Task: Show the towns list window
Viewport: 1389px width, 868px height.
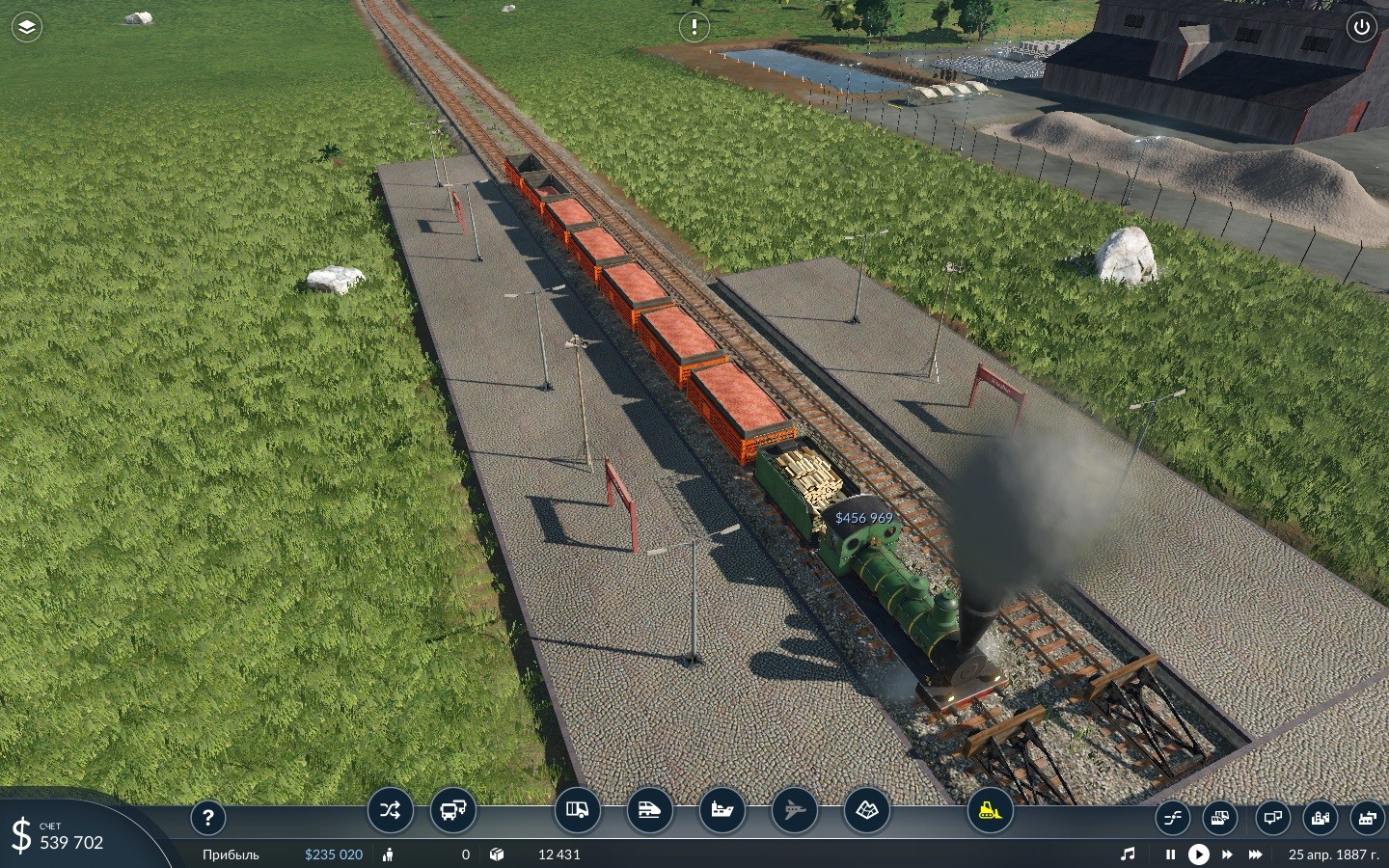Action: [1319, 819]
